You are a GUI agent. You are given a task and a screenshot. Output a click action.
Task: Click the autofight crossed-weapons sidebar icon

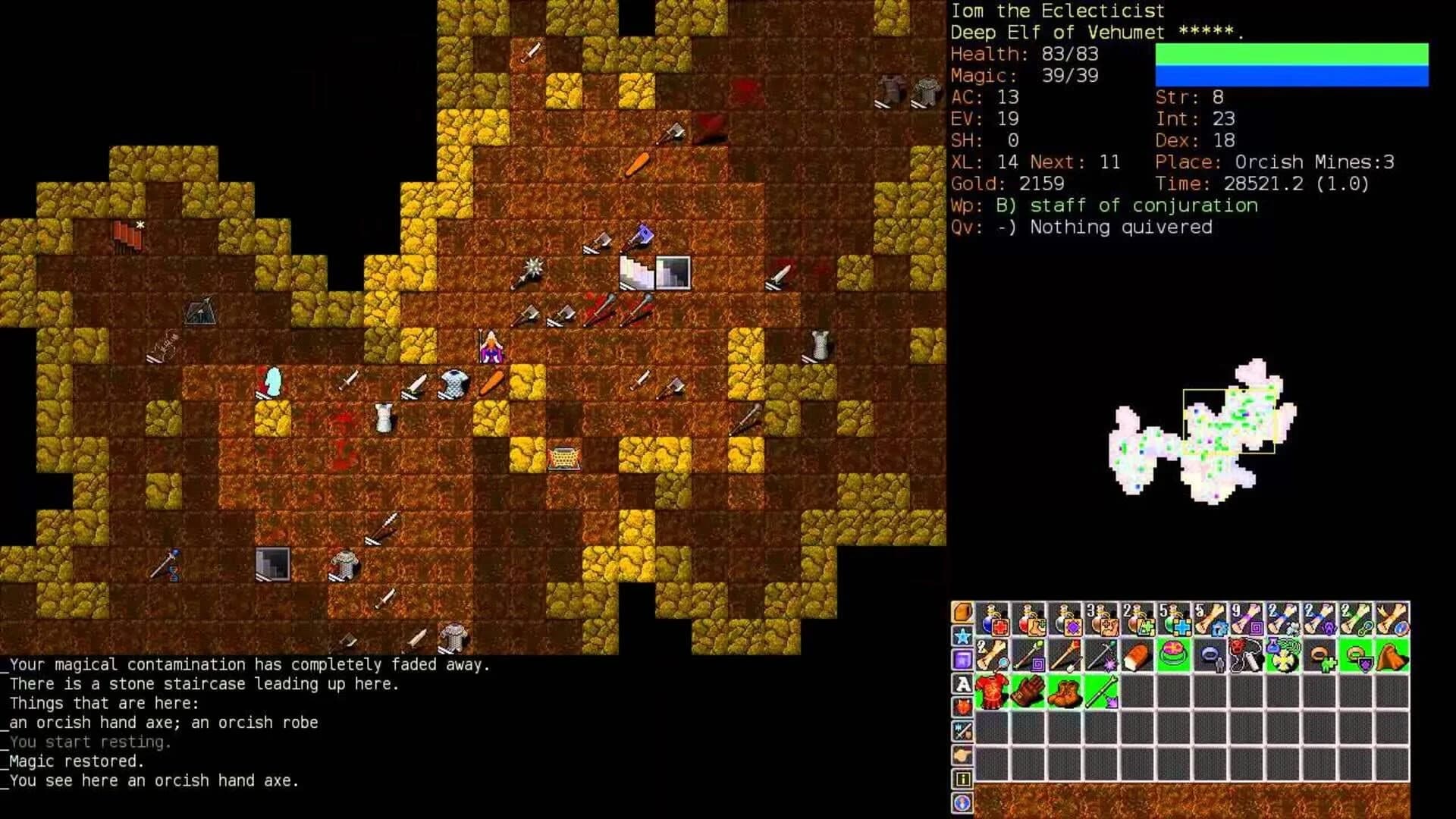click(x=963, y=729)
